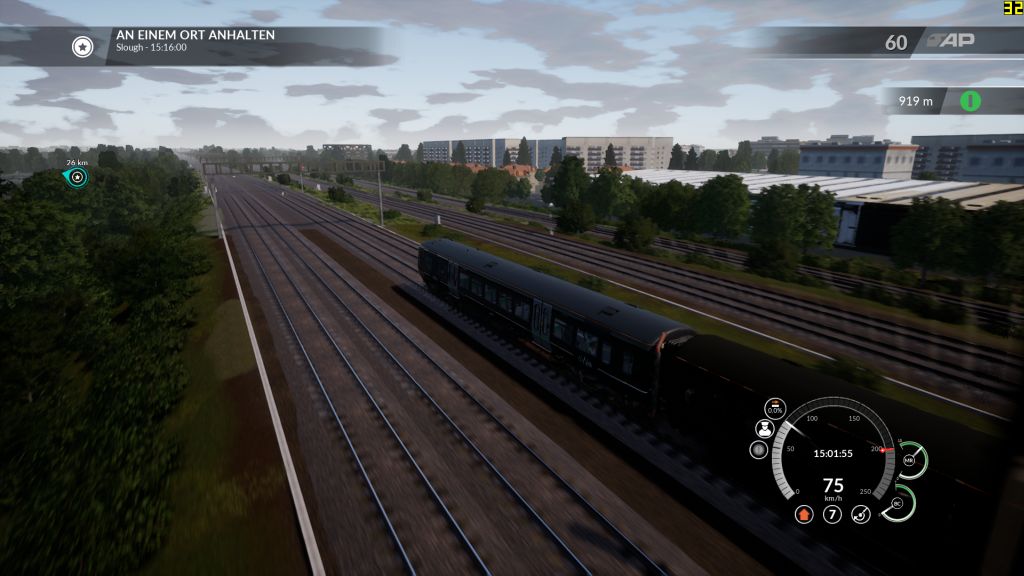Viewport: 1024px width, 576px height.
Task: Click the orange up-arrow reverser icon
Action: 802,515
